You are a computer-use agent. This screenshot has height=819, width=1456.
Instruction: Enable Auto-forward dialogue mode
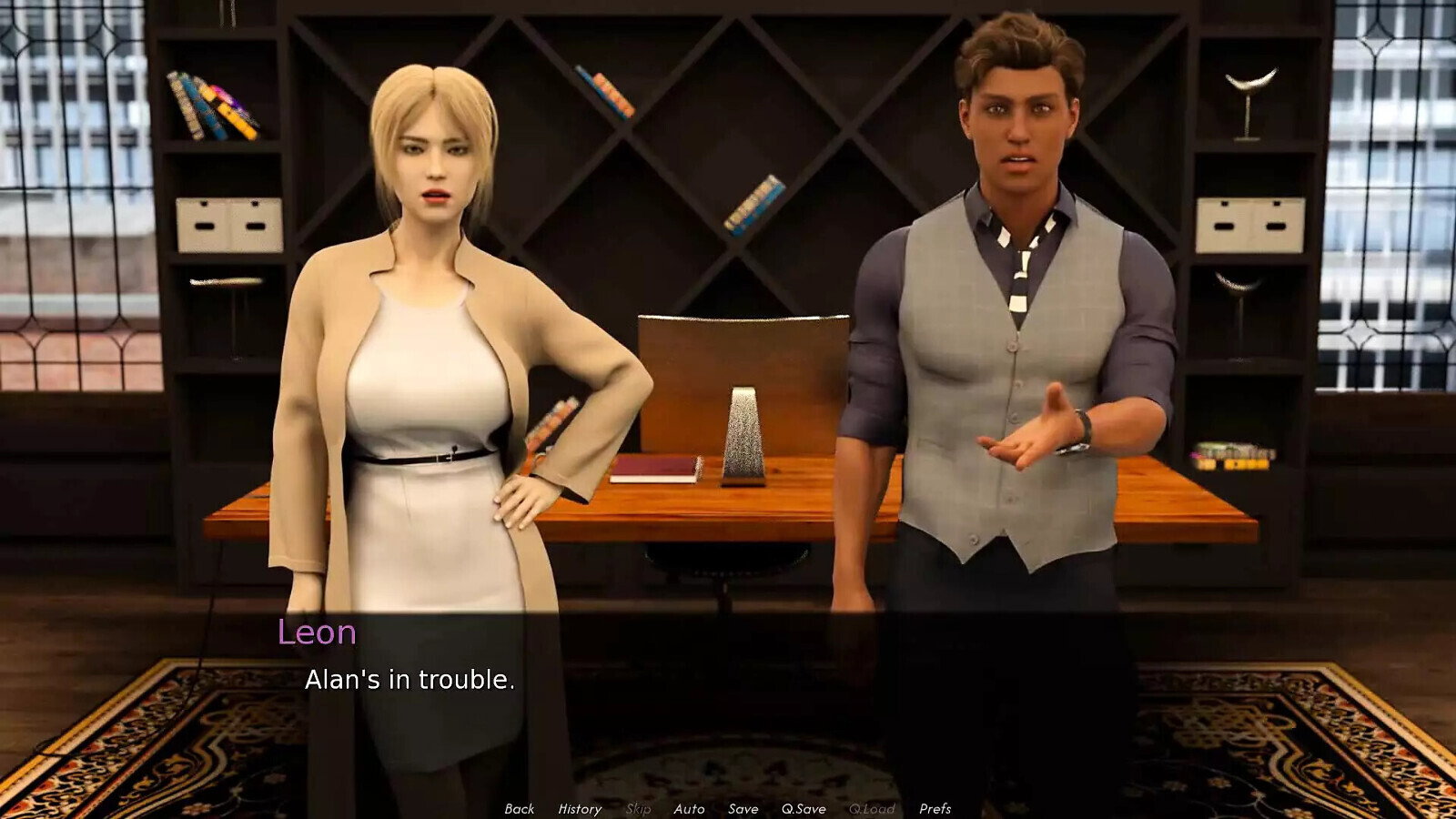point(690,808)
